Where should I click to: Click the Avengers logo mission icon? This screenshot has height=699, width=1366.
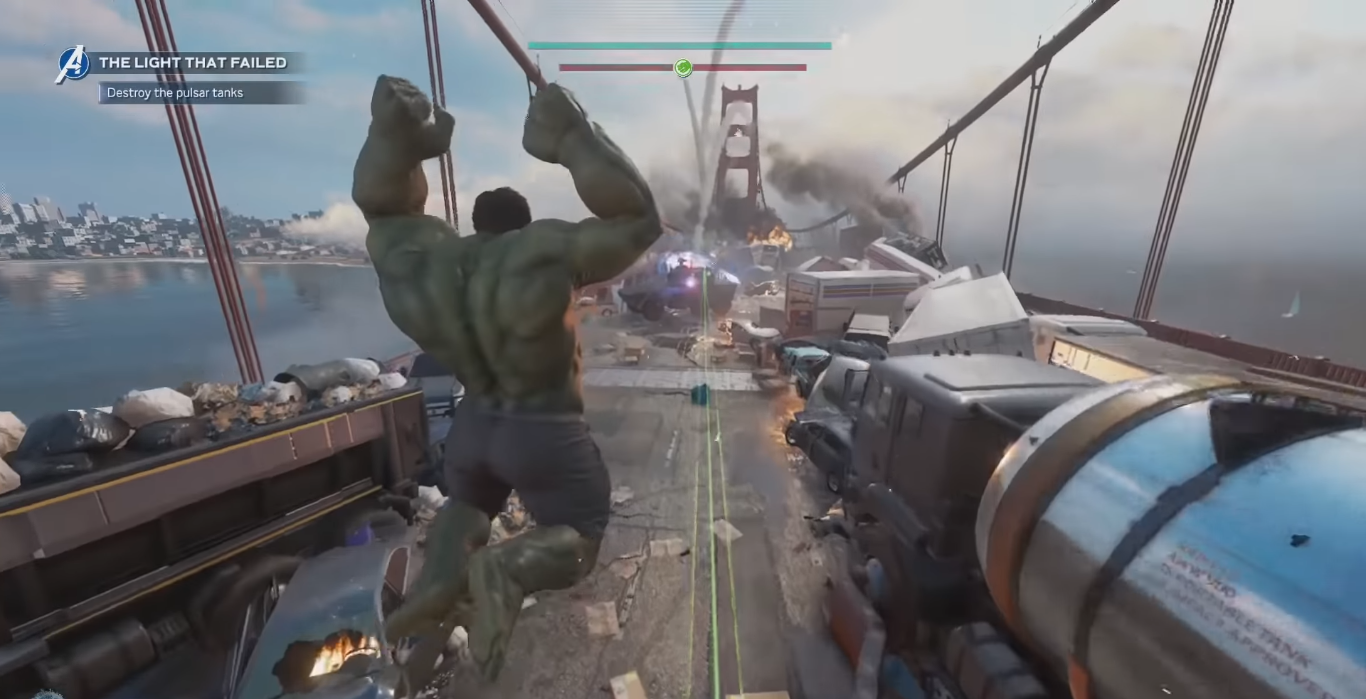point(72,65)
